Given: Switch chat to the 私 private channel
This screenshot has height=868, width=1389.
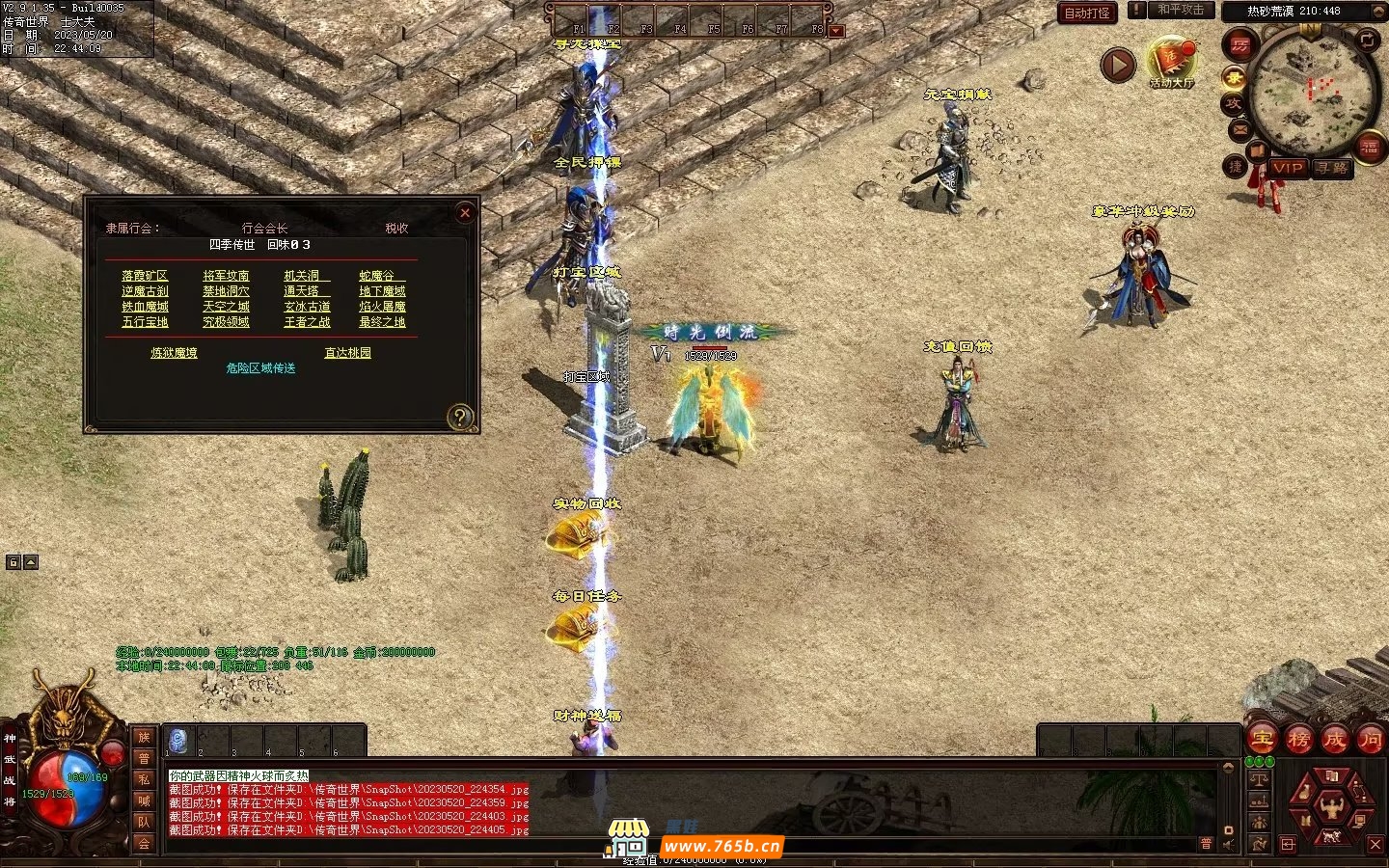Looking at the screenshot, I should 144,779.
